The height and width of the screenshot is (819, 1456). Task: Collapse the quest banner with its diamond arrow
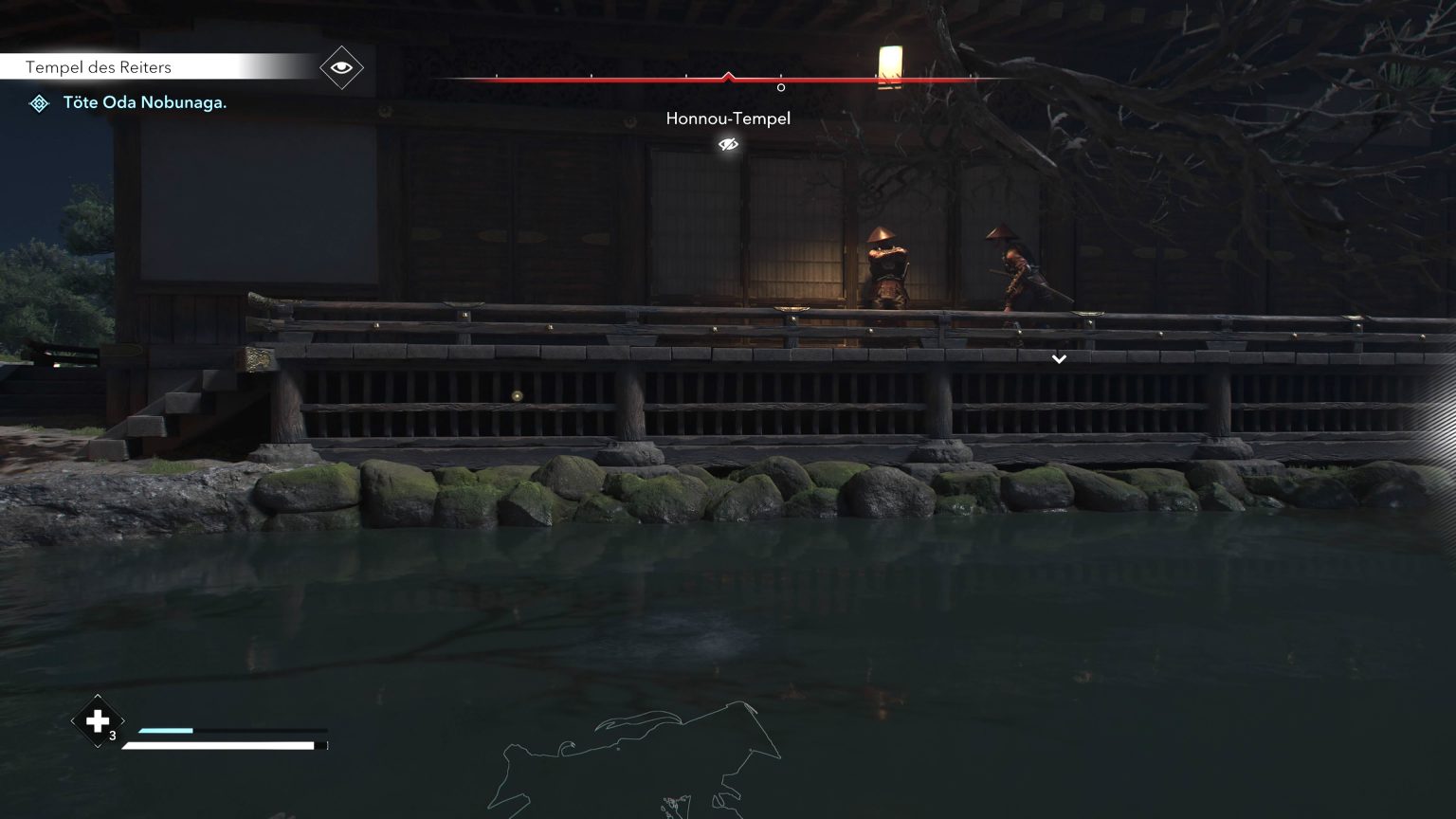(340, 67)
